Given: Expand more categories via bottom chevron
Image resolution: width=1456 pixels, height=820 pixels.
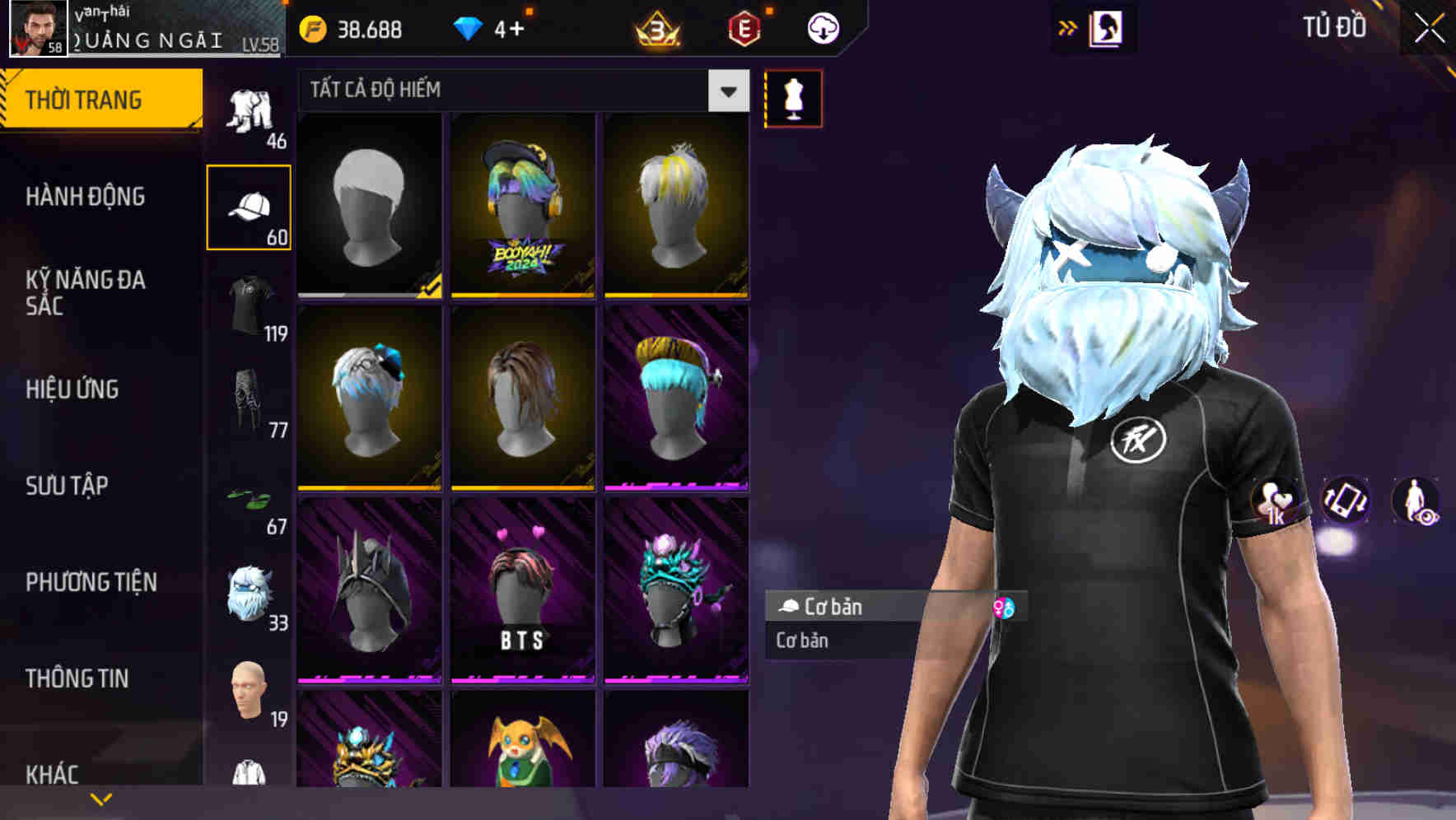Looking at the screenshot, I should pyautogui.click(x=99, y=799).
